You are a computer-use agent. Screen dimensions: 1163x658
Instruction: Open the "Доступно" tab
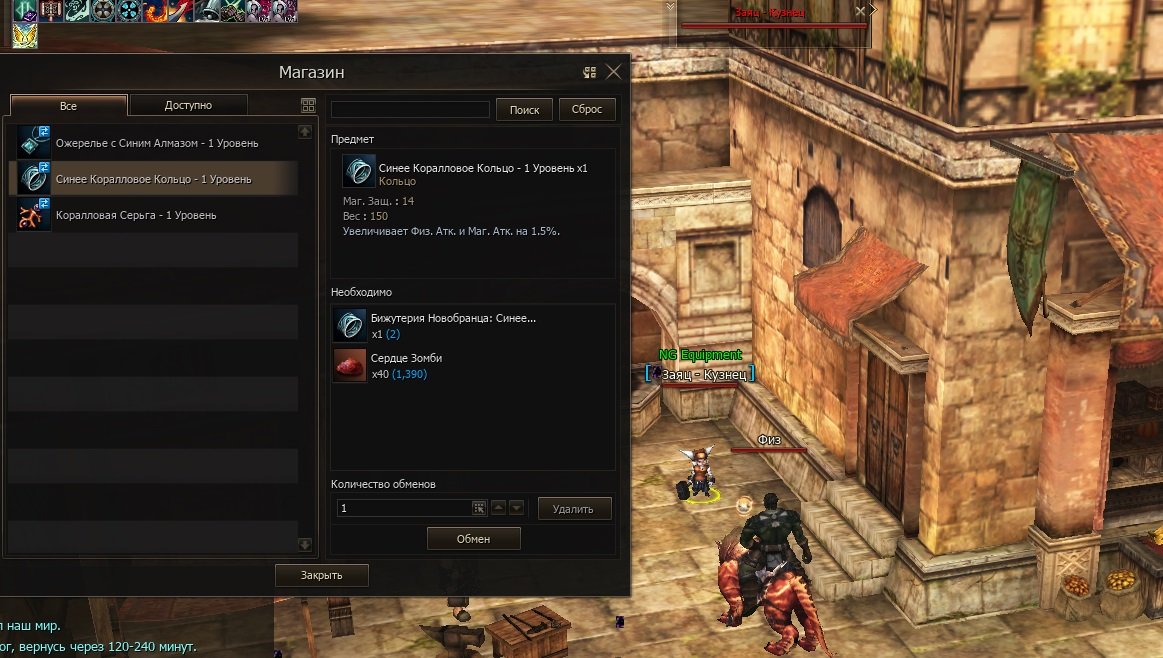(189, 105)
